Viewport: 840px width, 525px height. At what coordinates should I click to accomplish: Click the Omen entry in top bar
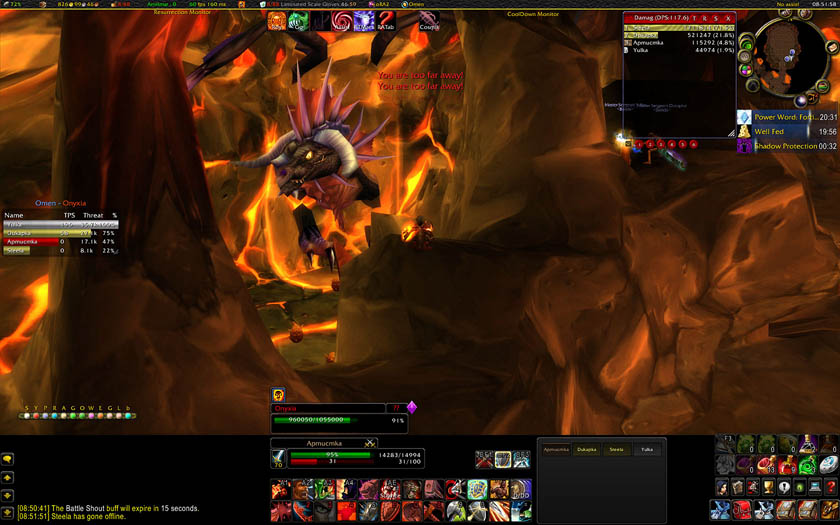[416, 4]
